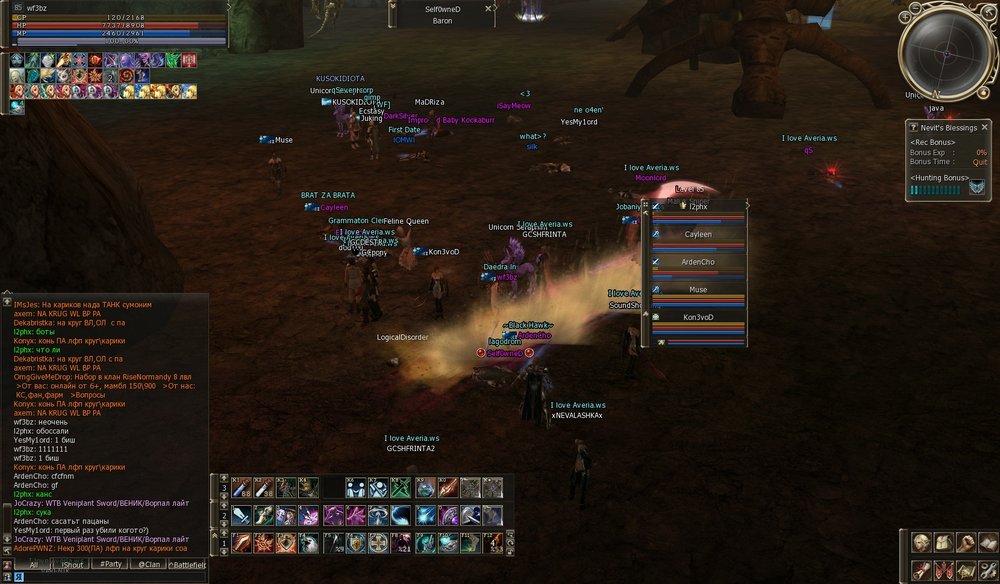Screen dimensions: 1000x584
Task: Switch to the #Party chat tab
Action: 108,565
